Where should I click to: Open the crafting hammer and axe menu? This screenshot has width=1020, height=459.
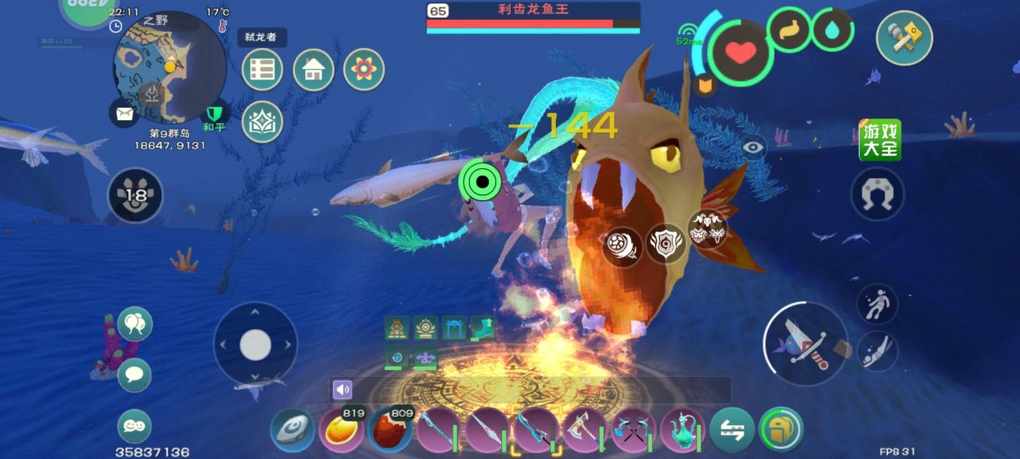[x=904, y=38]
